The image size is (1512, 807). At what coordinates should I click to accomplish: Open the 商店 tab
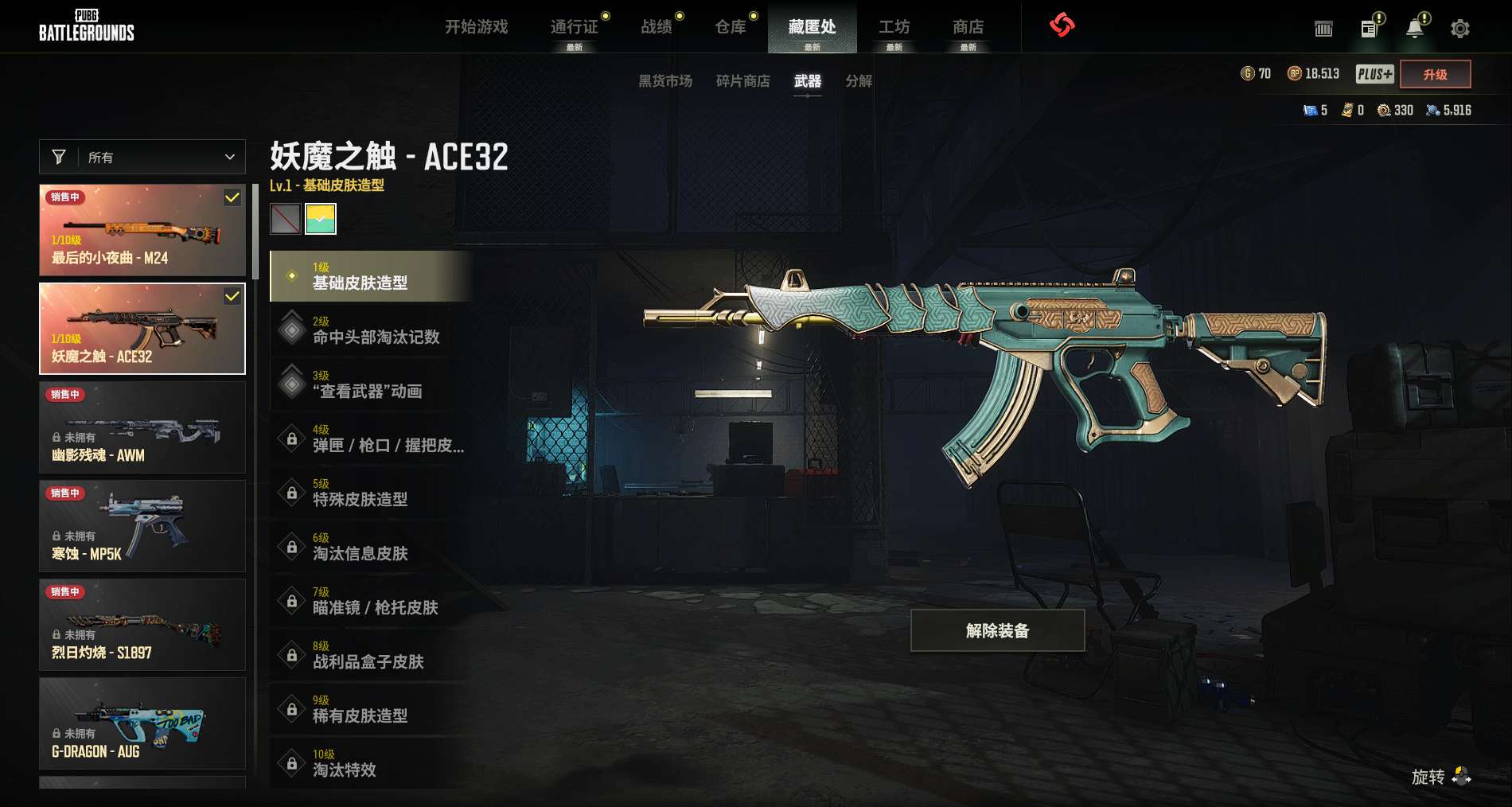click(x=968, y=27)
